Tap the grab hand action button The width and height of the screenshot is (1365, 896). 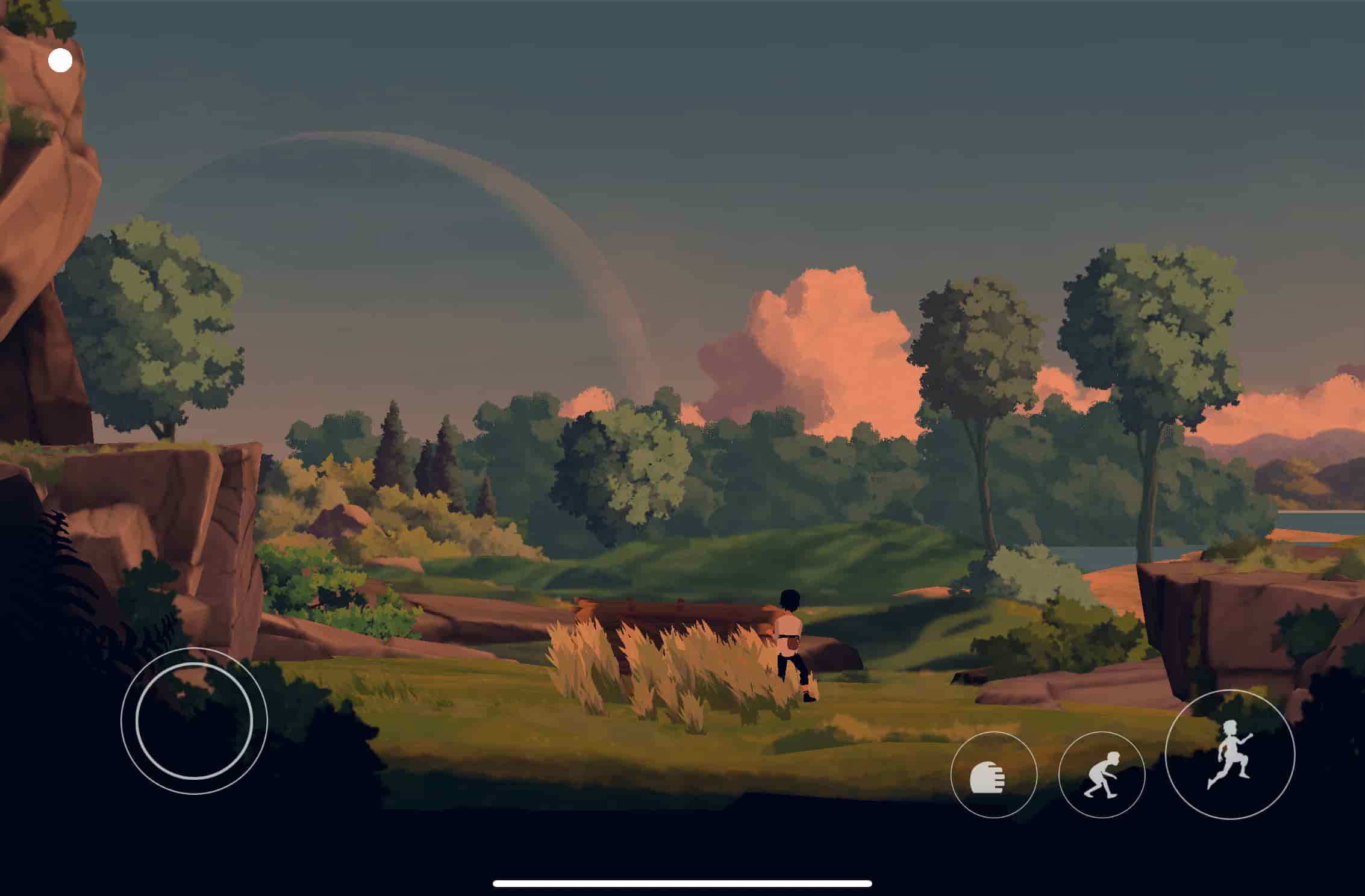point(993,775)
